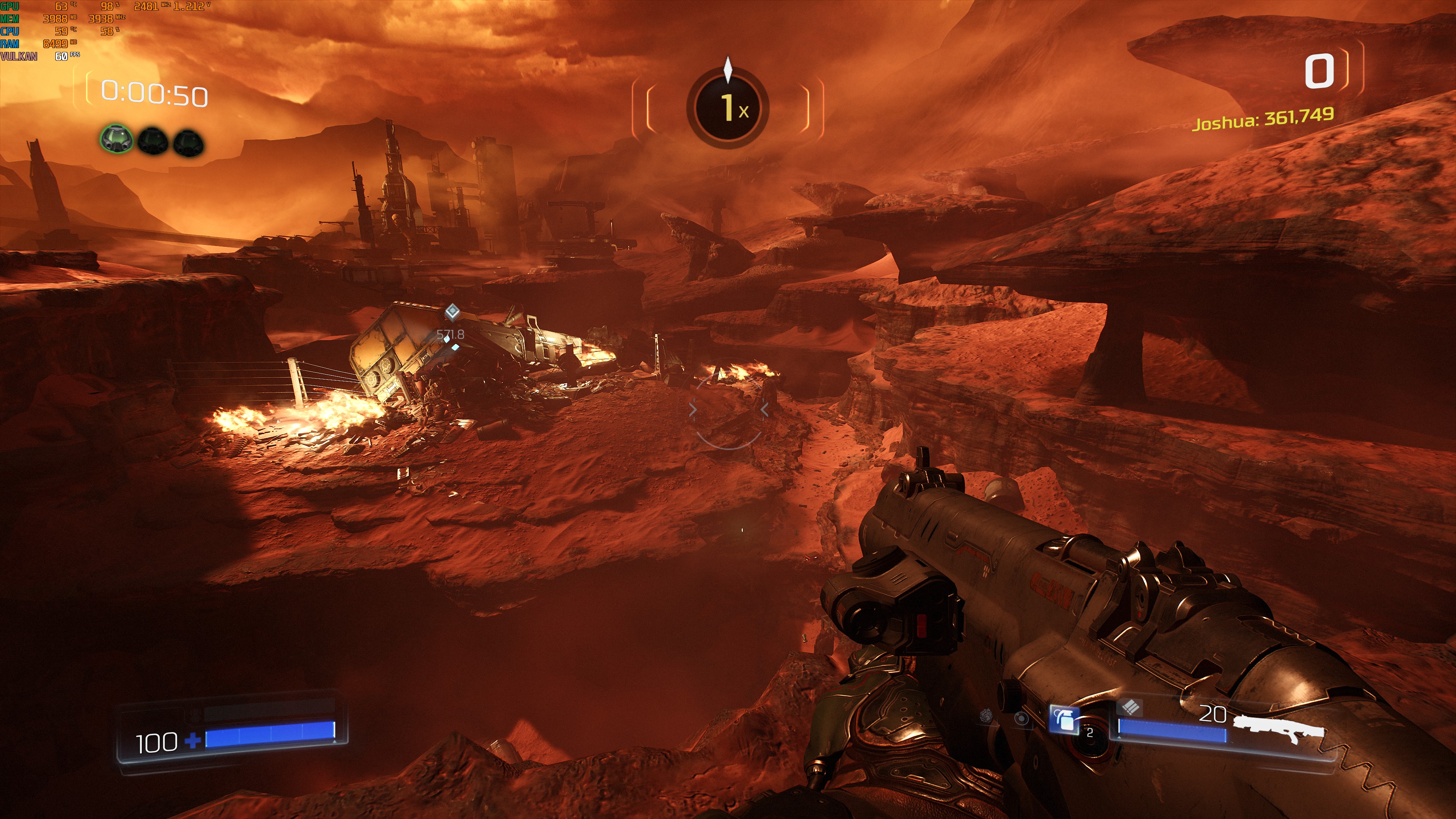Click the objective waypoint diamond marker
Viewport: 1456px width, 819px height.
click(x=452, y=311)
